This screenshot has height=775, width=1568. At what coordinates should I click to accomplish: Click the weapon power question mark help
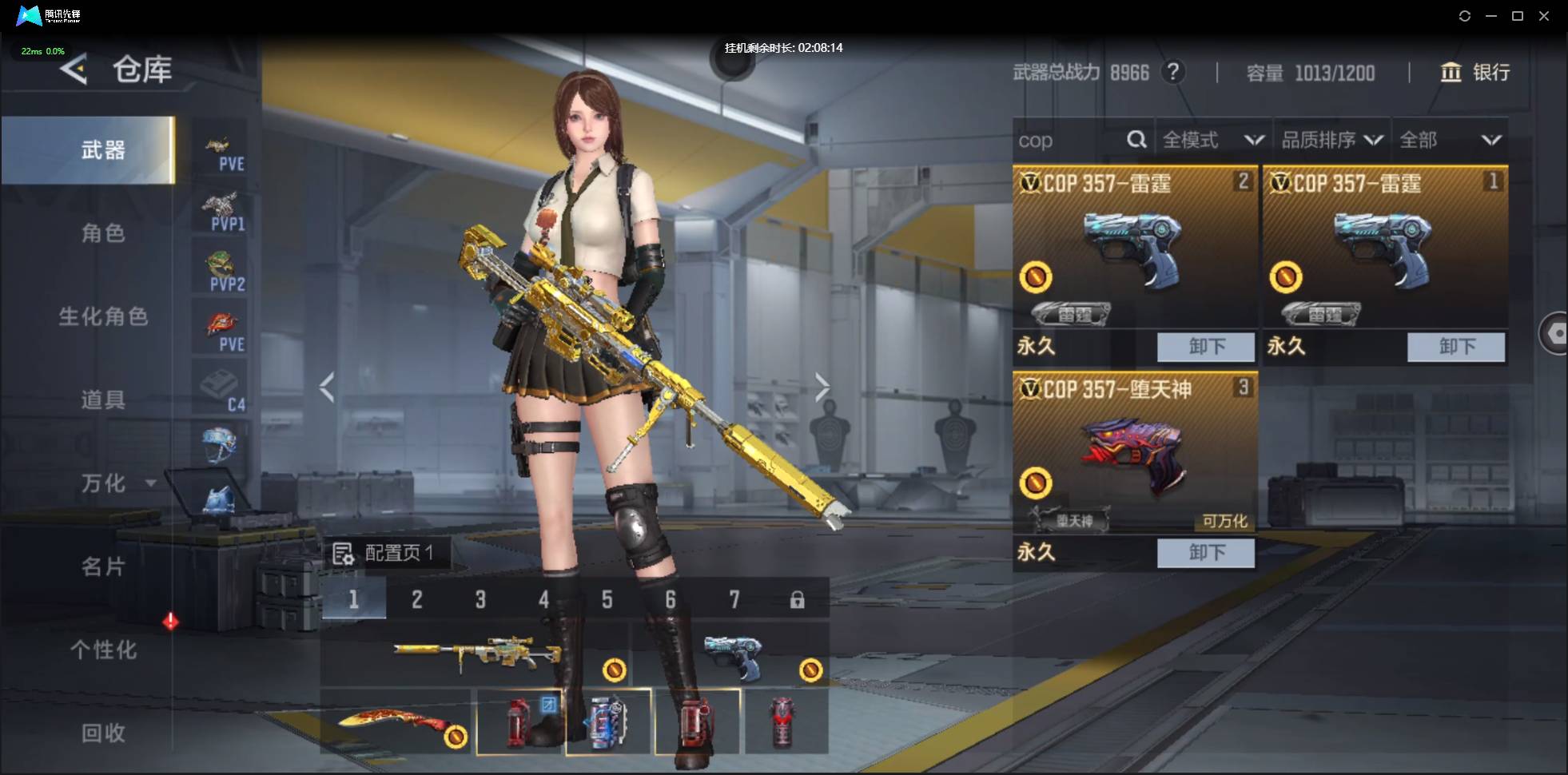[x=1172, y=72]
